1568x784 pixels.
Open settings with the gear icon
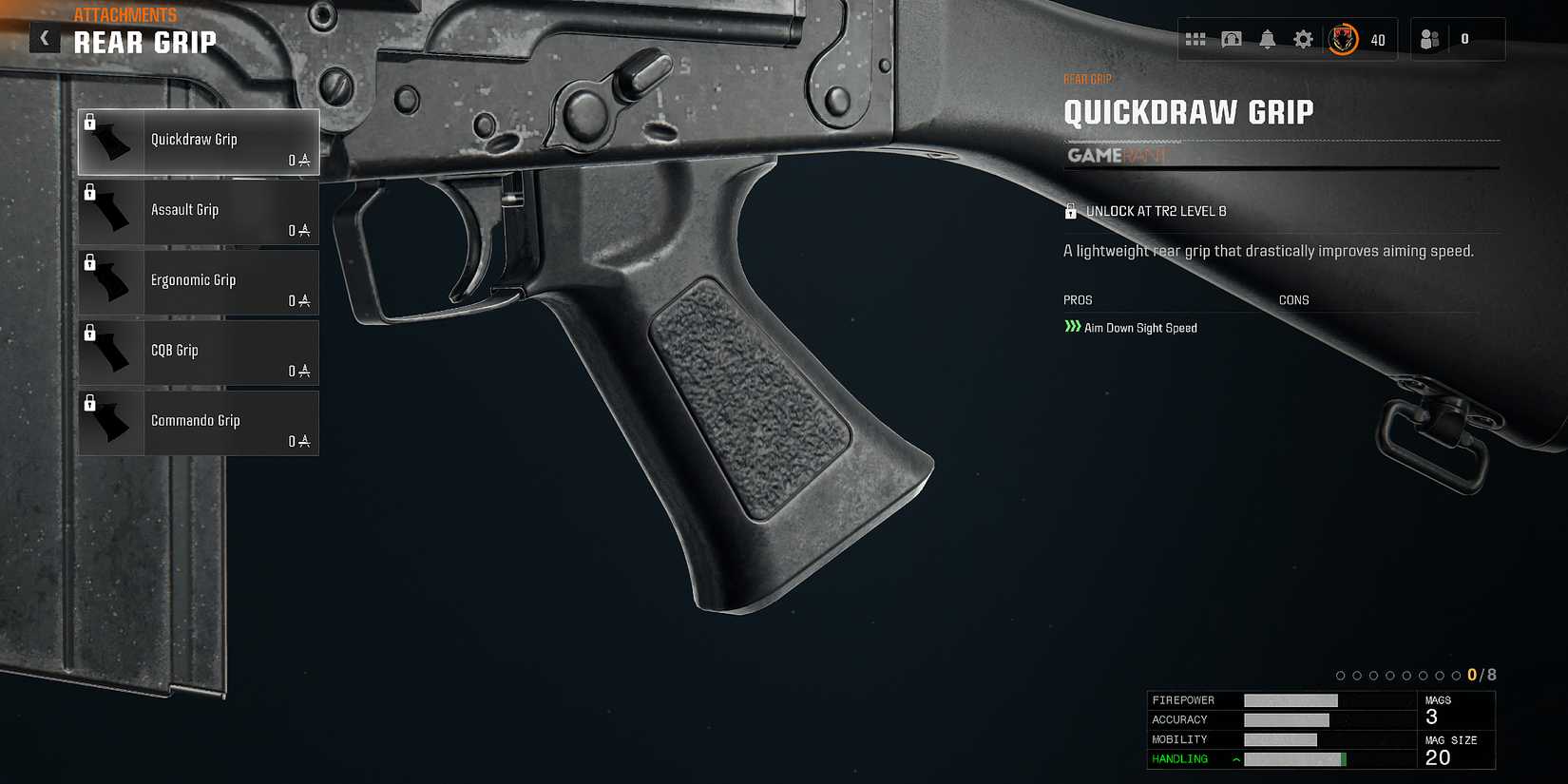click(1301, 40)
